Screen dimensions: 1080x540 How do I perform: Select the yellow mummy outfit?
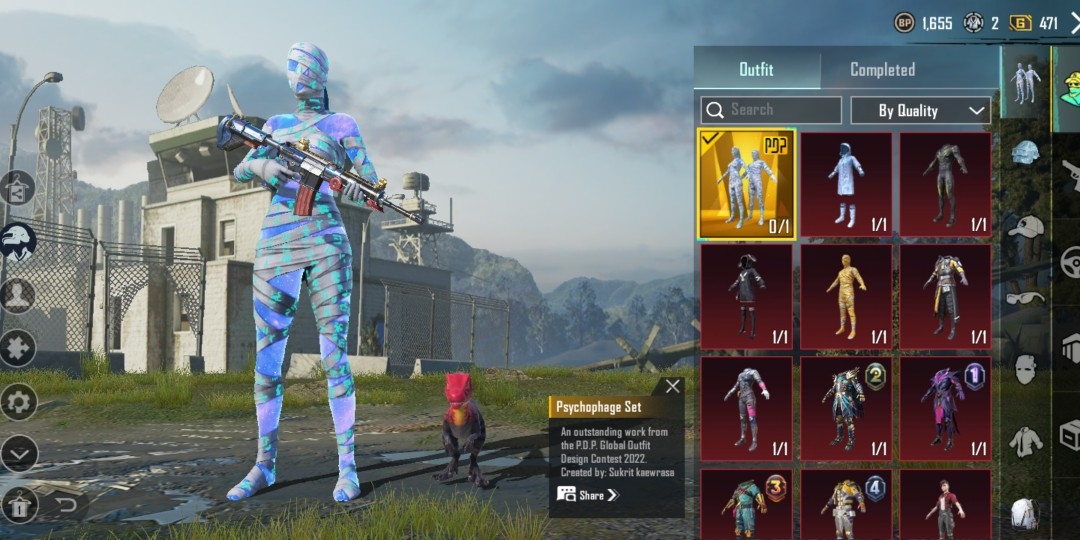pos(846,296)
